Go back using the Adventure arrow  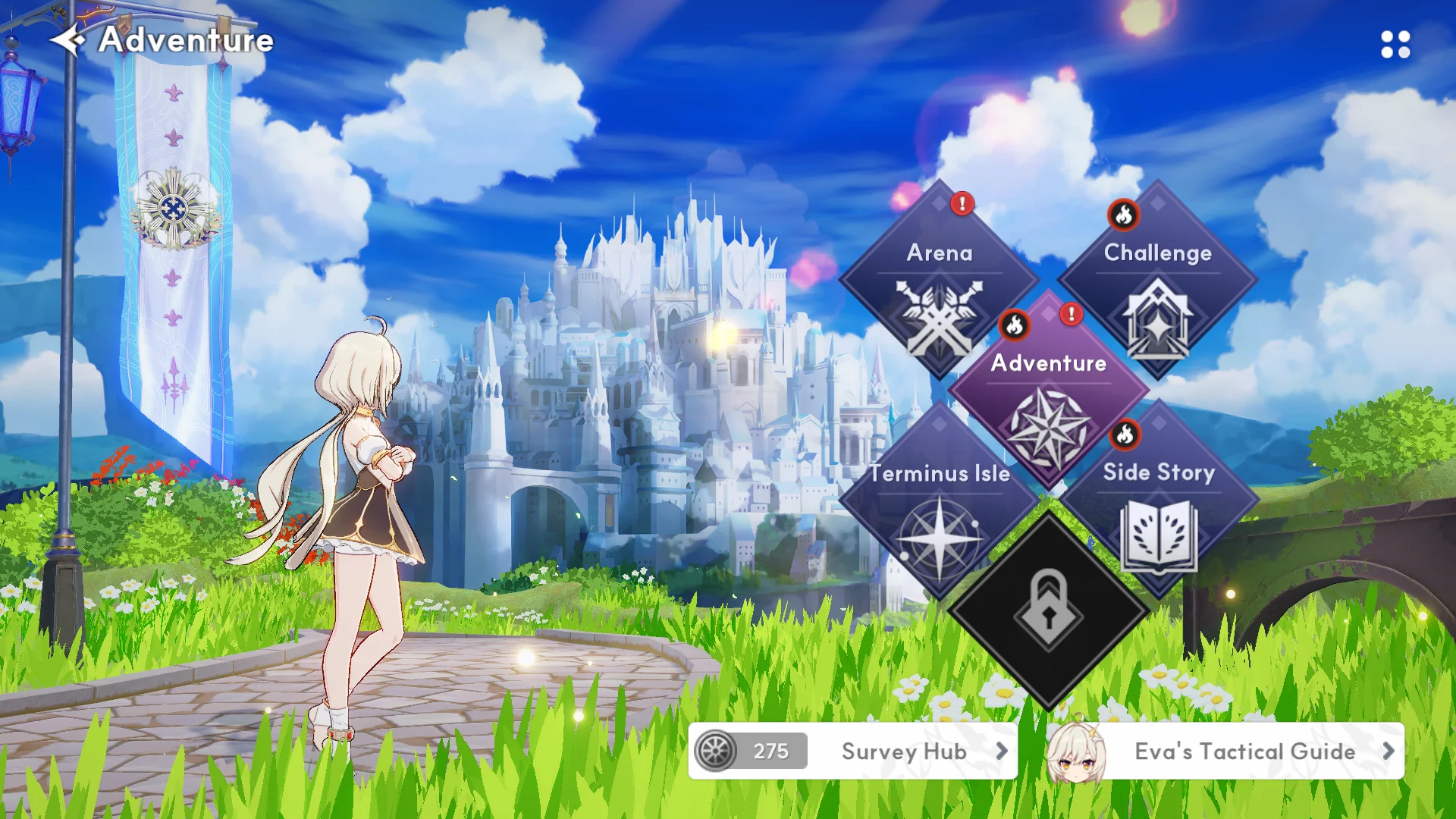click(67, 39)
